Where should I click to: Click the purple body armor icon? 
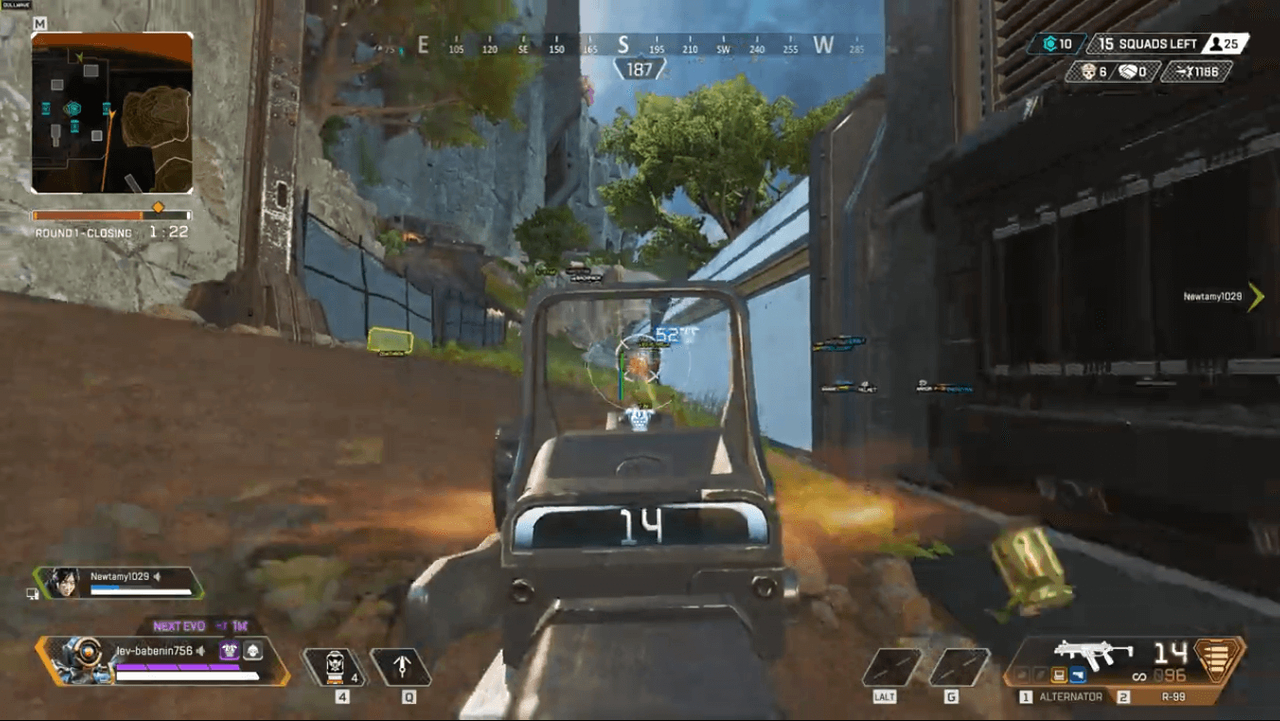point(230,651)
